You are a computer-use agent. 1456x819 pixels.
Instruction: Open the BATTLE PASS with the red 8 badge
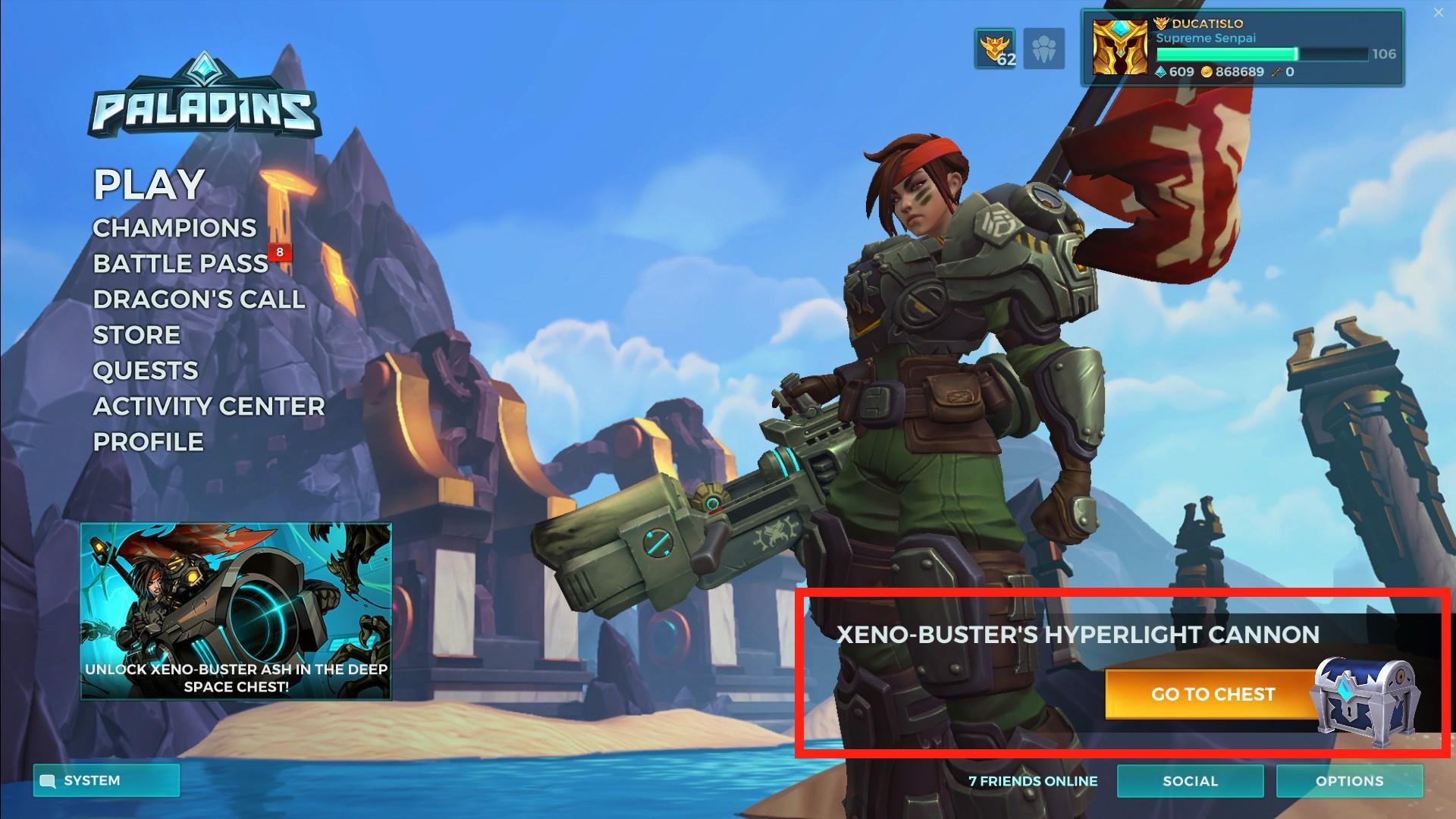click(x=180, y=264)
